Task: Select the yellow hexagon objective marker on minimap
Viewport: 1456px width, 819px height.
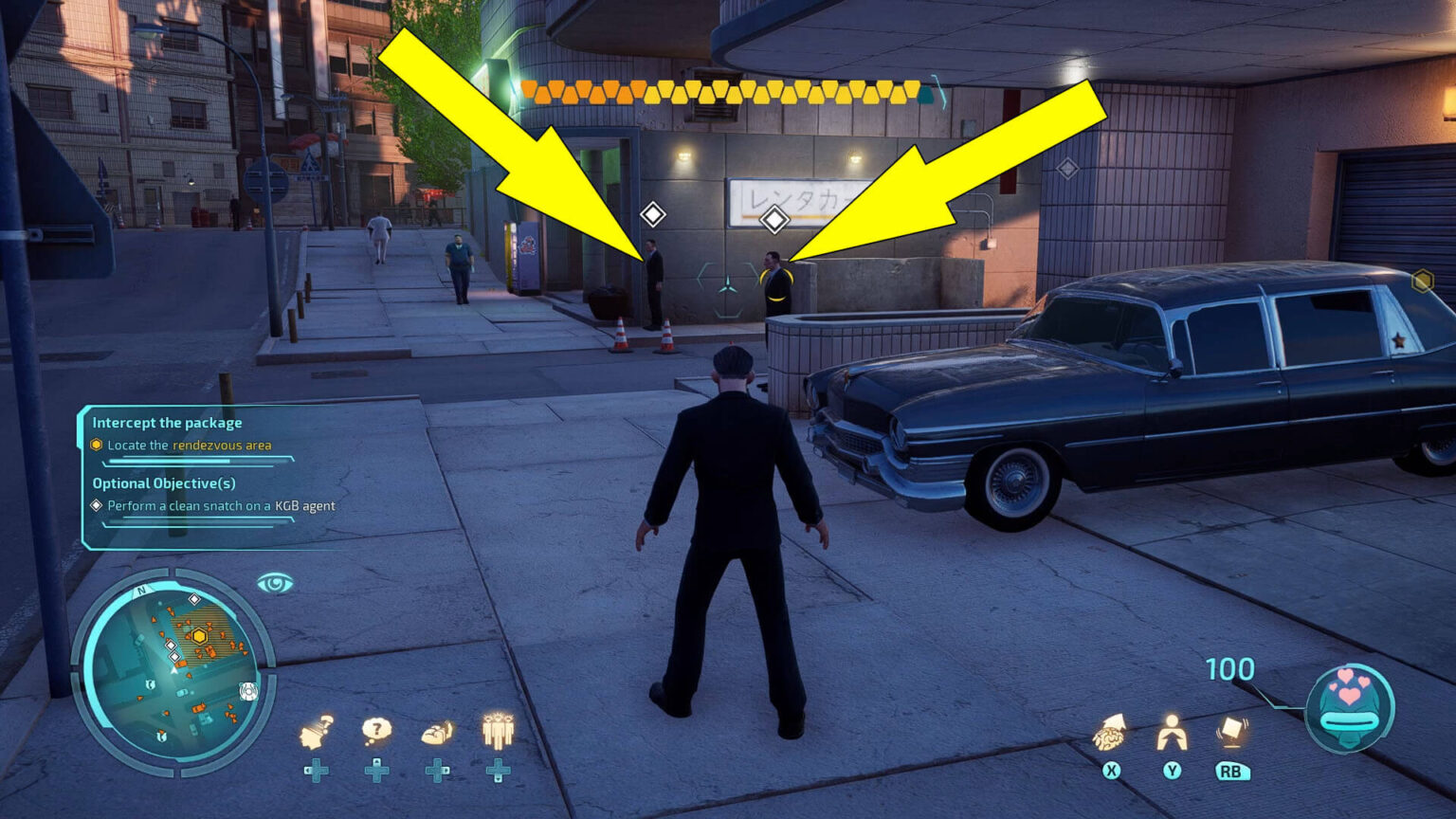Action: pyautogui.click(x=200, y=635)
